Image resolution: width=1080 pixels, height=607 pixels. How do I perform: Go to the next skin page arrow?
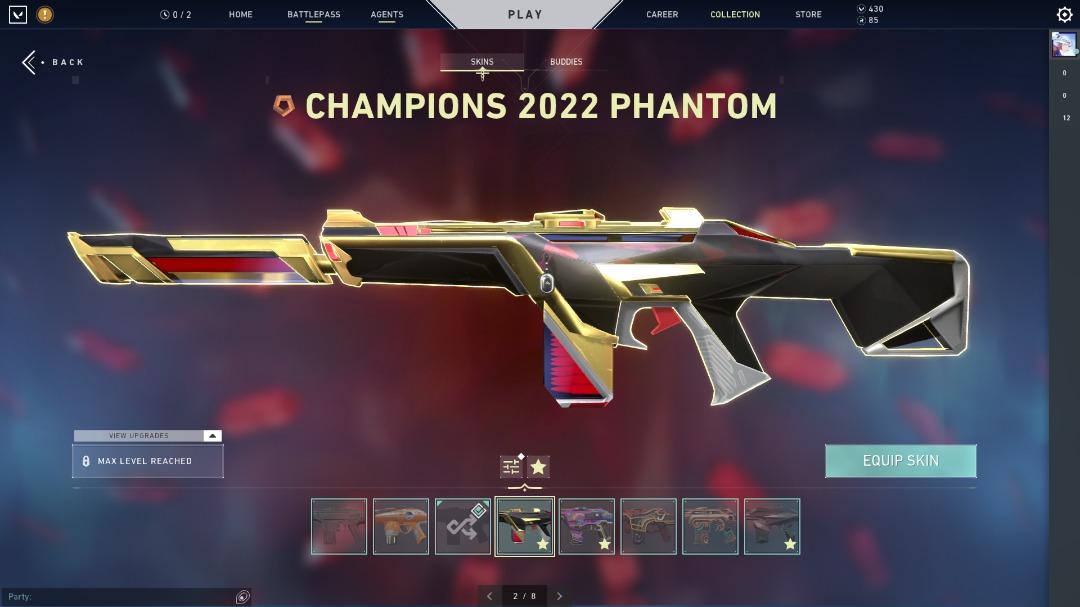point(560,596)
